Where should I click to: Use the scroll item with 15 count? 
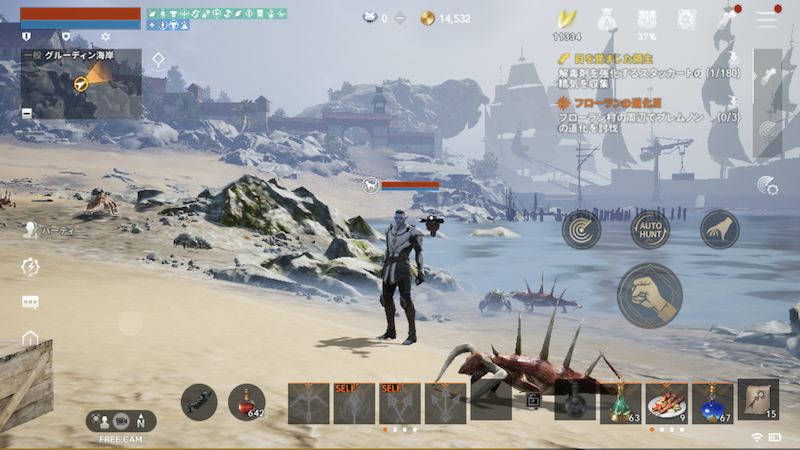point(758,398)
